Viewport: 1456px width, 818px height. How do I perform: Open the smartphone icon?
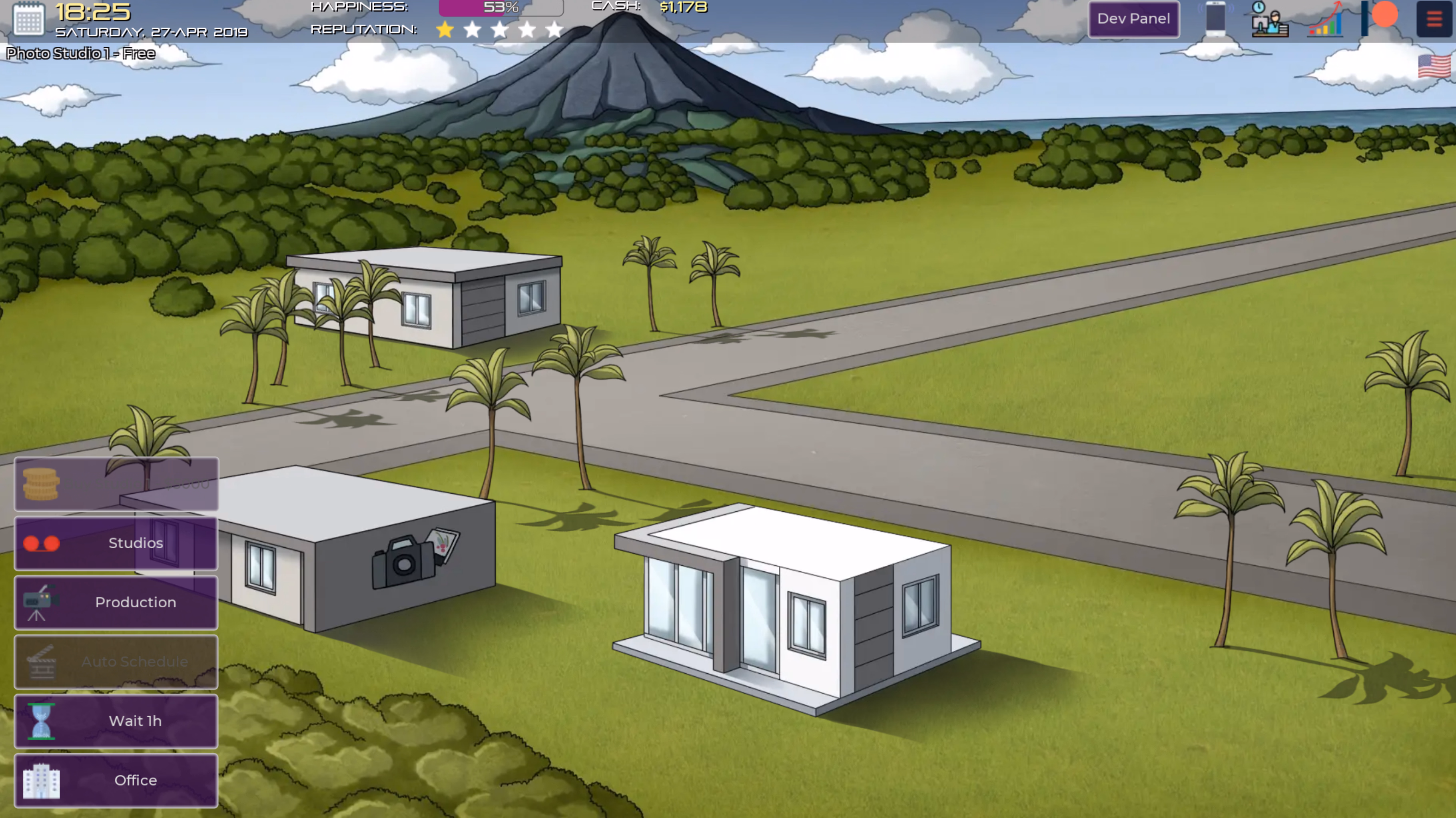pos(1215,19)
